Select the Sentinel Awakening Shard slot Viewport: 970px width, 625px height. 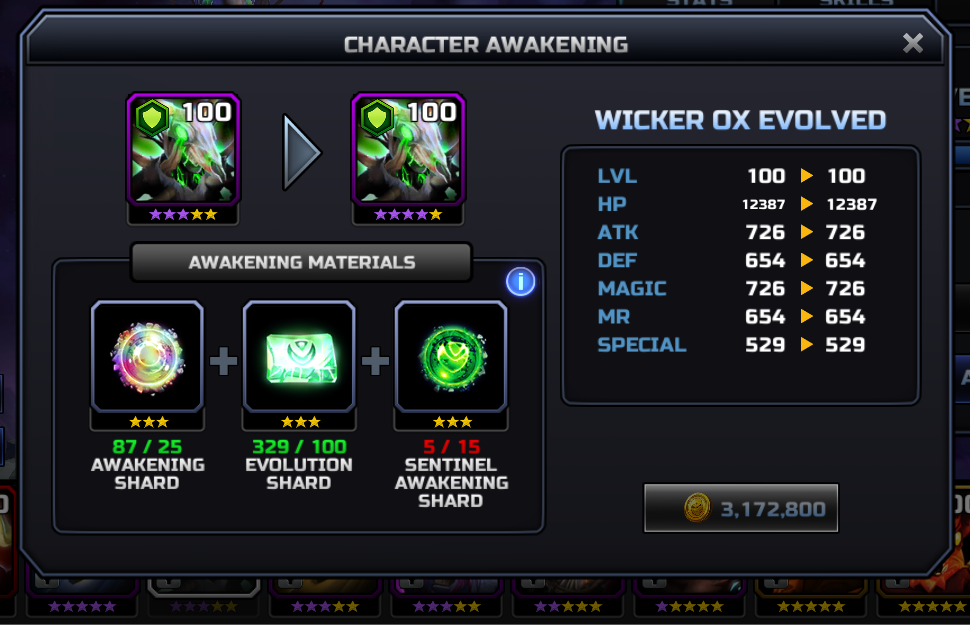click(451, 356)
